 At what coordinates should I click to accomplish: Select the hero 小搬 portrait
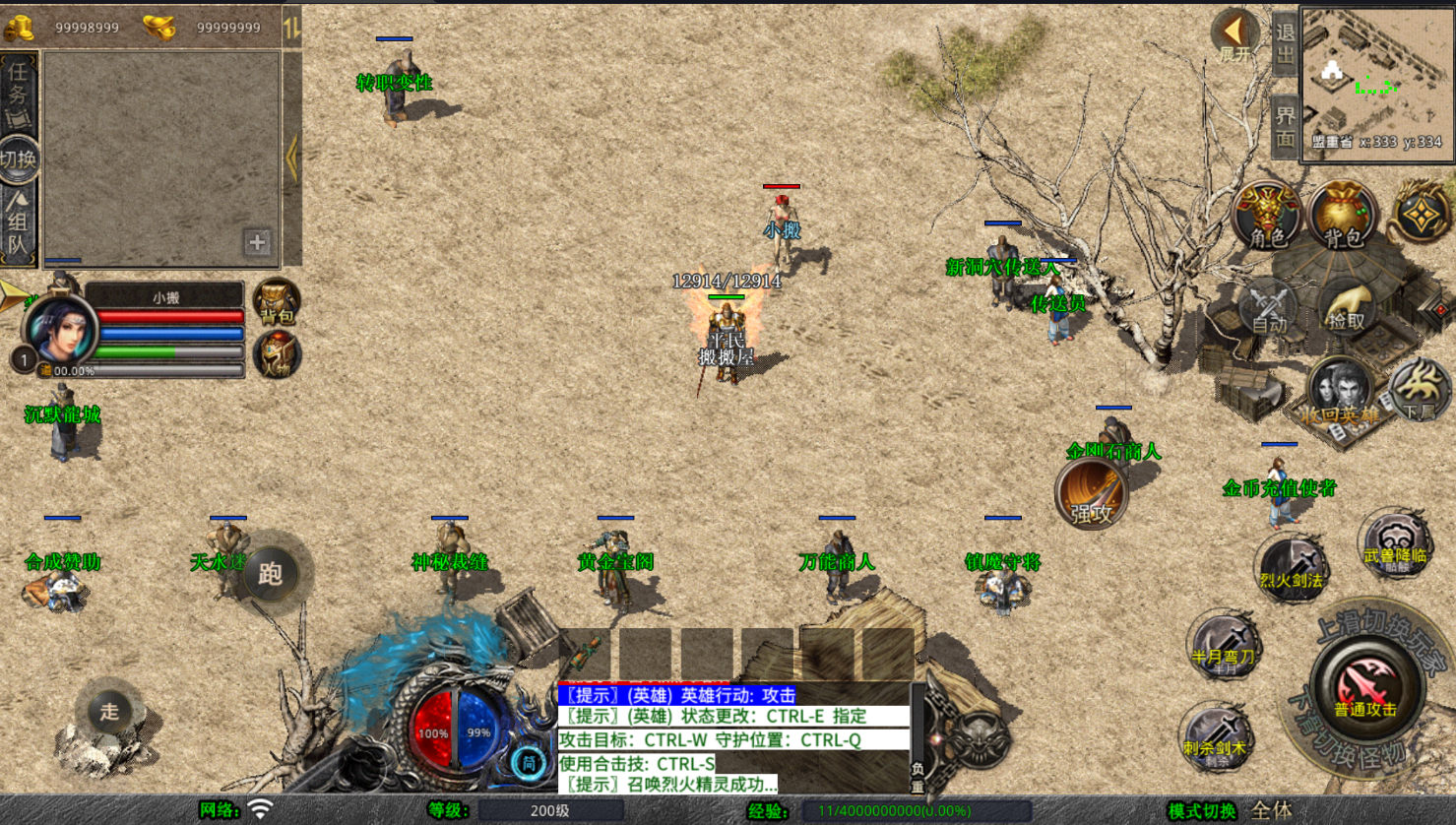tap(59, 331)
